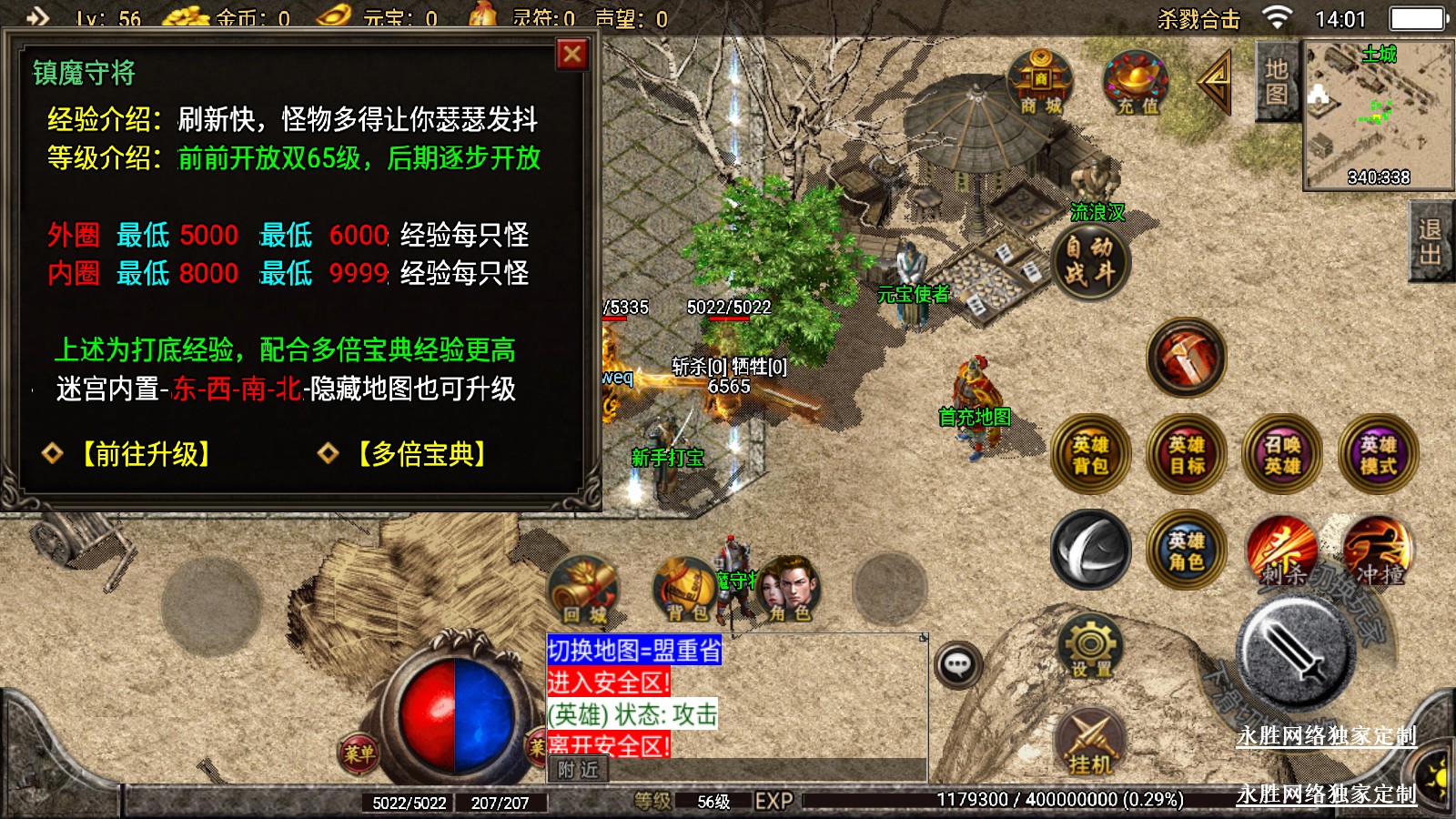Image resolution: width=1456 pixels, height=819 pixels.
Task: Use the 回城 return-to-town scroll
Action: (x=584, y=590)
